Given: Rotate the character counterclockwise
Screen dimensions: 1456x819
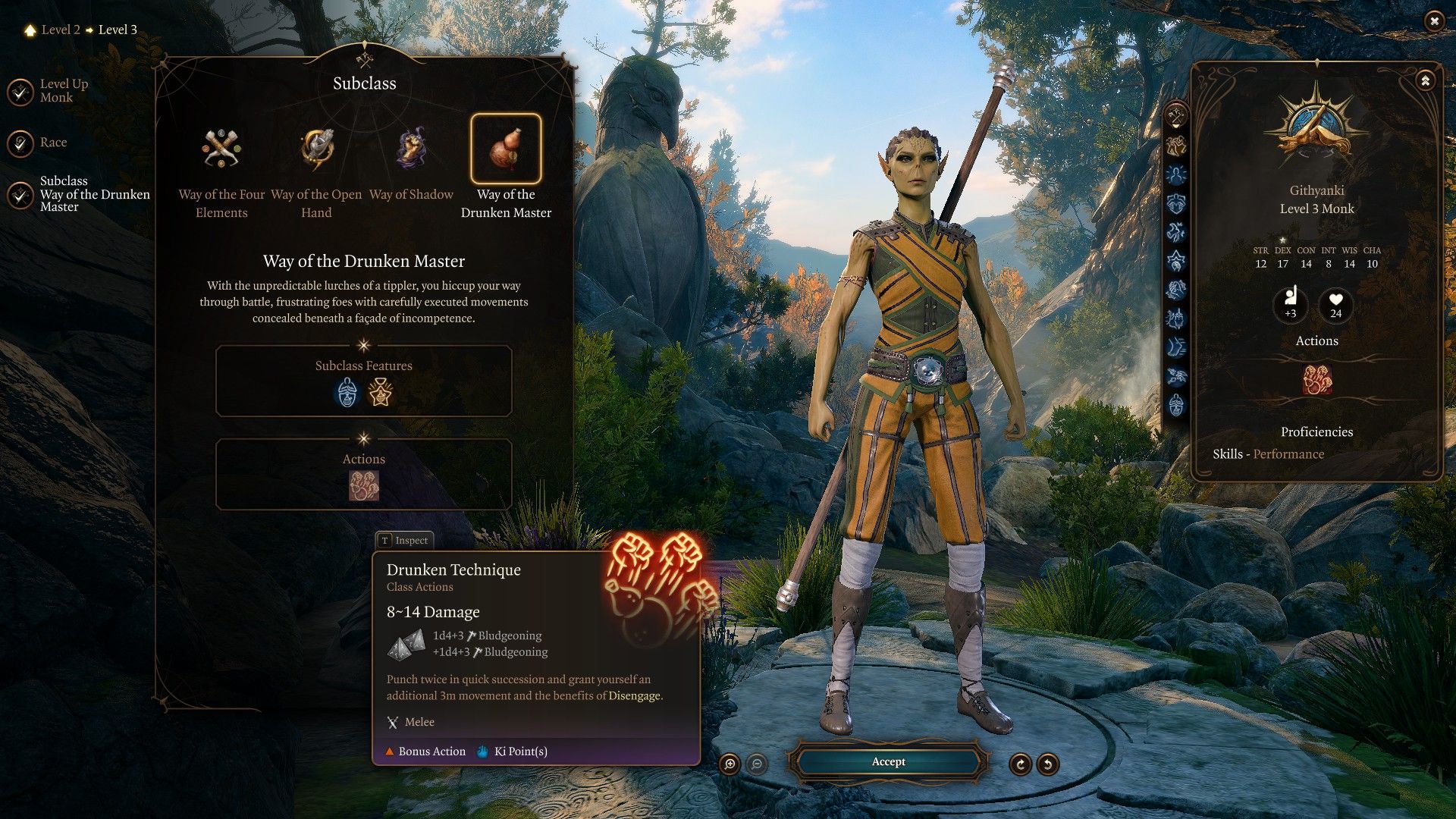Looking at the screenshot, I should (x=1047, y=764).
